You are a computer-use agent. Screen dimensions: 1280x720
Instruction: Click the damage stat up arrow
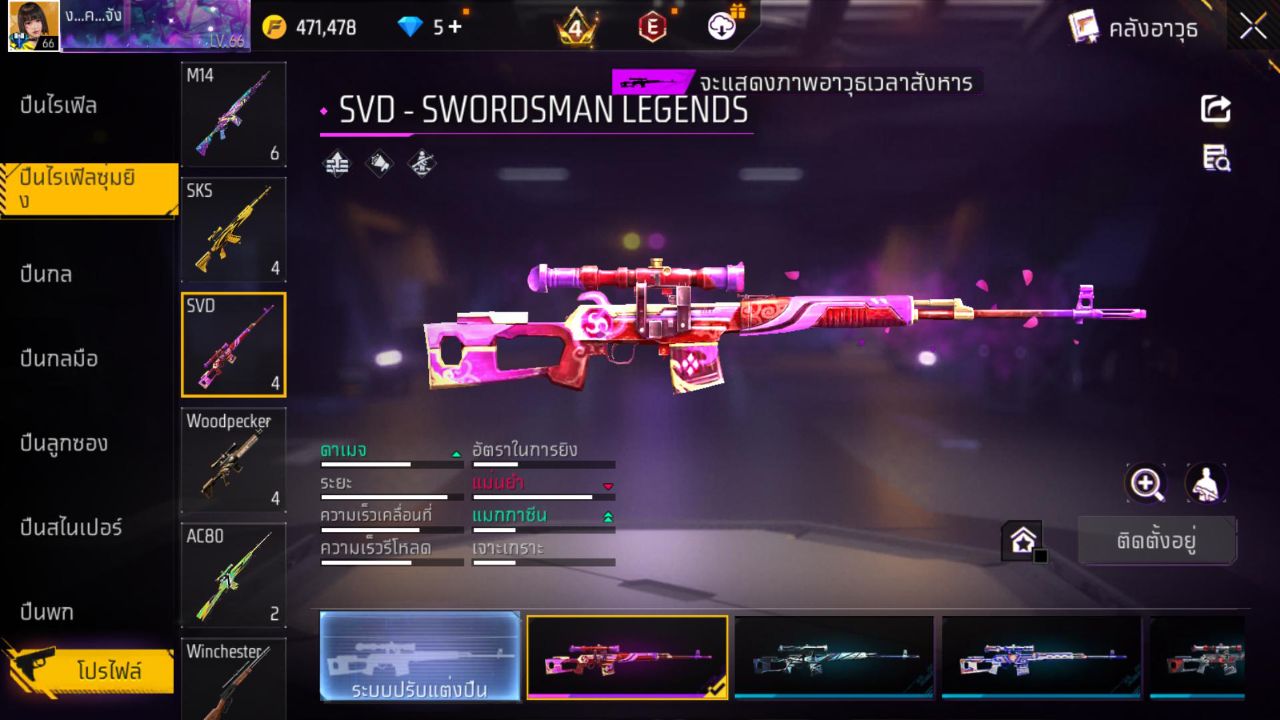456,452
